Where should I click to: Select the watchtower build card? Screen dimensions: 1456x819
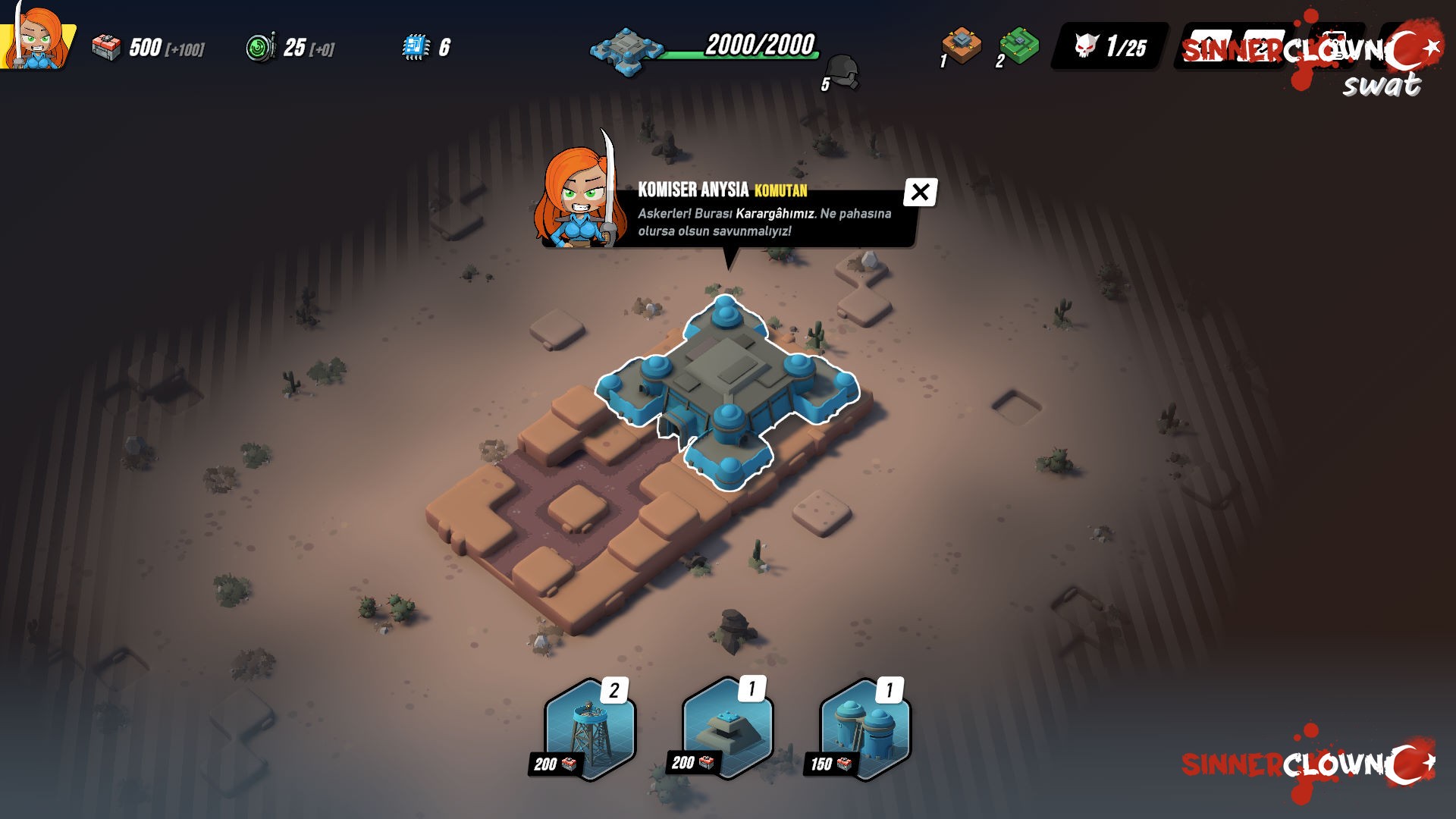(x=589, y=730)
